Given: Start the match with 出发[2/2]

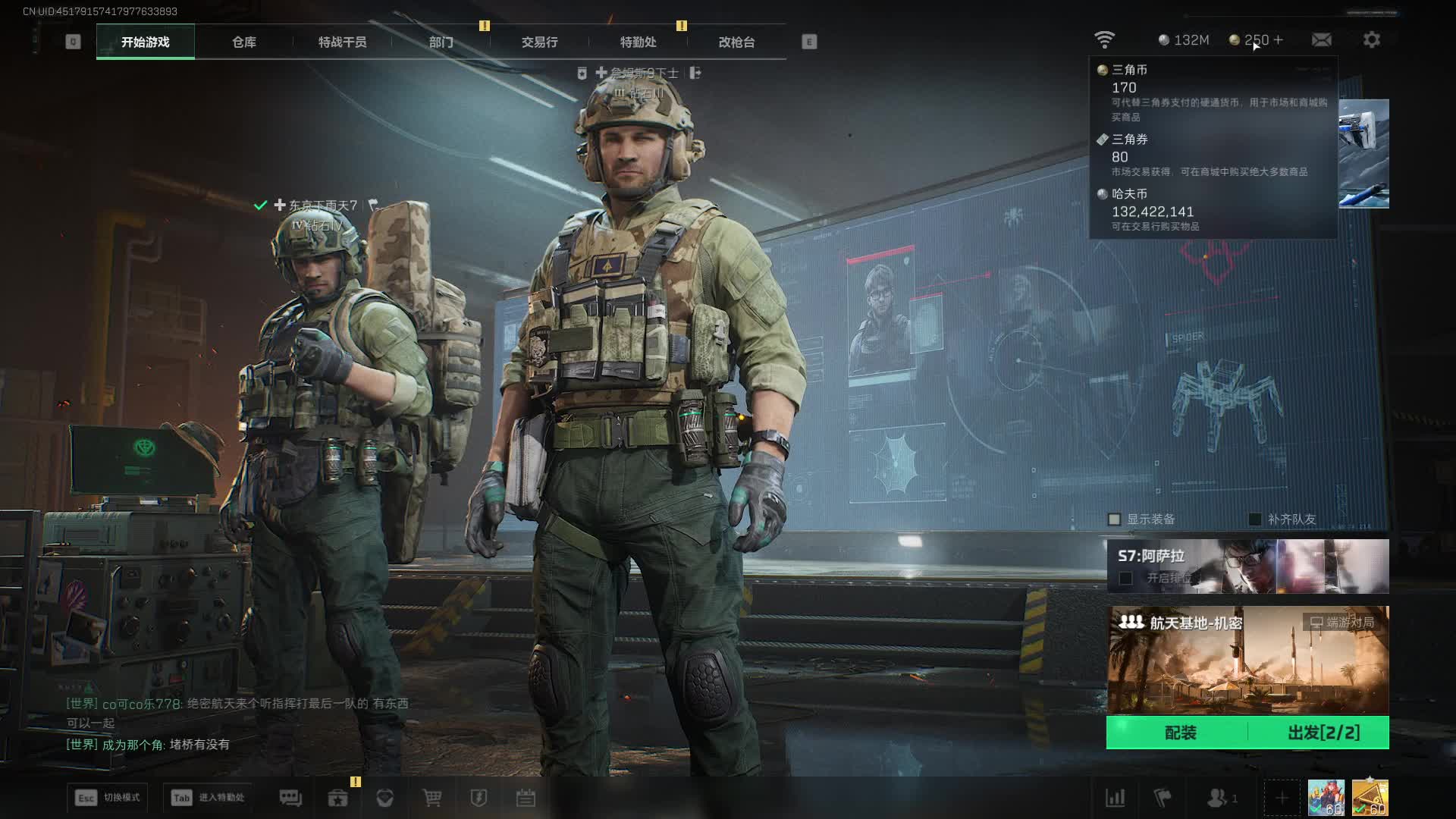Looking at the screenshot, I should tap(1323, 733).
